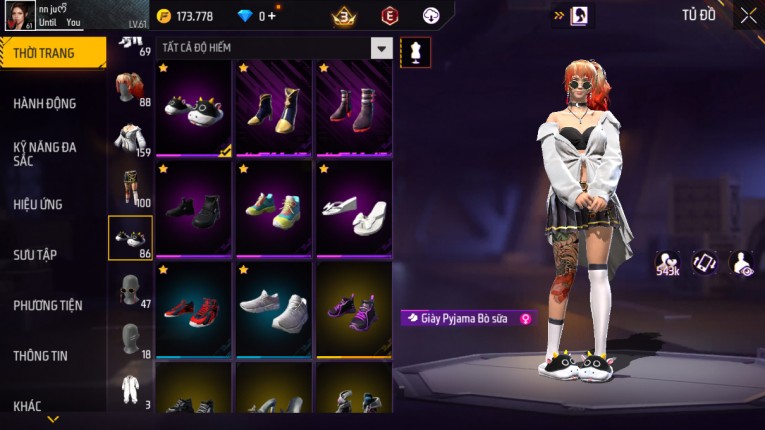Image resolution: width=765 pixels, height=430 pixels.
Task: Open the pants category with 100 items
Action: click(x=129, y=187)
